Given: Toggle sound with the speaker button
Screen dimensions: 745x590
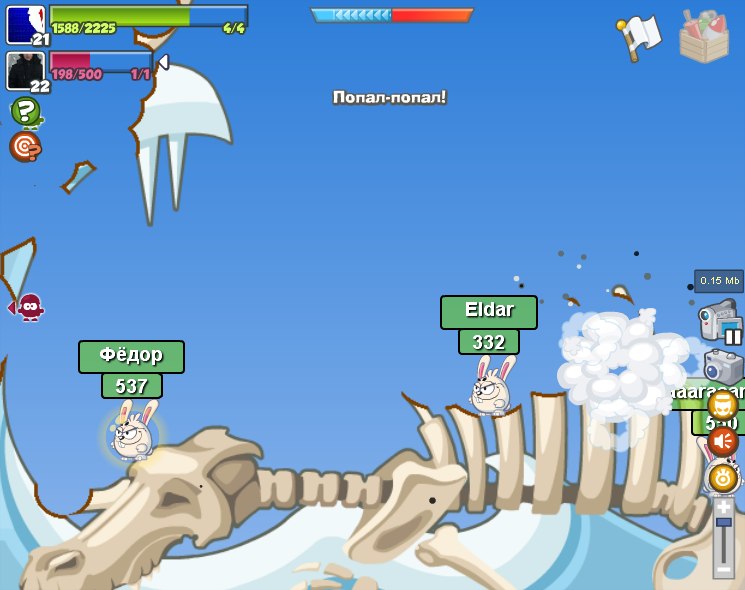Looking at the screenshot, I should [722, 441].
